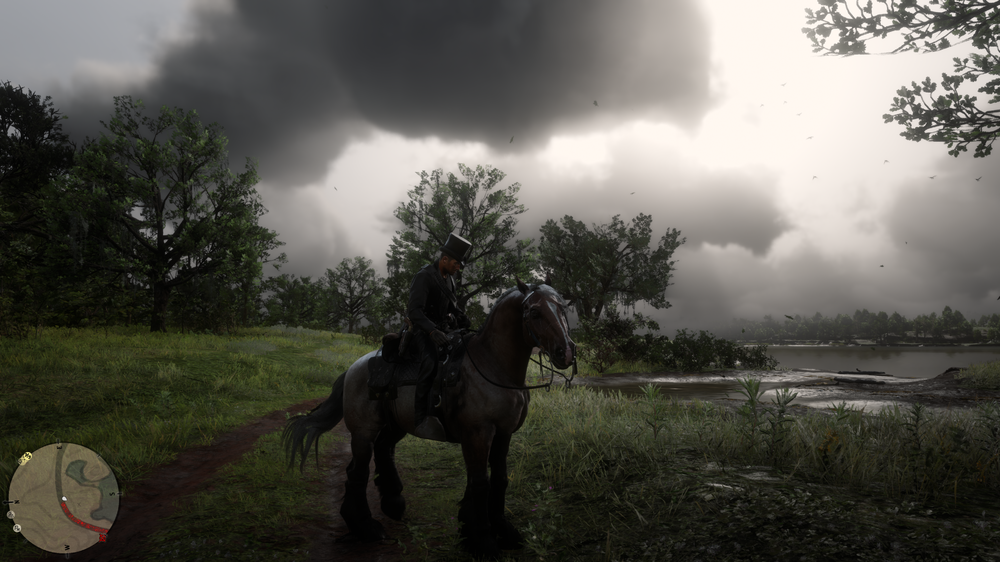Screen dimensions: 1000x562
Task: Open the circular minimap
Action: click(63, 498)
